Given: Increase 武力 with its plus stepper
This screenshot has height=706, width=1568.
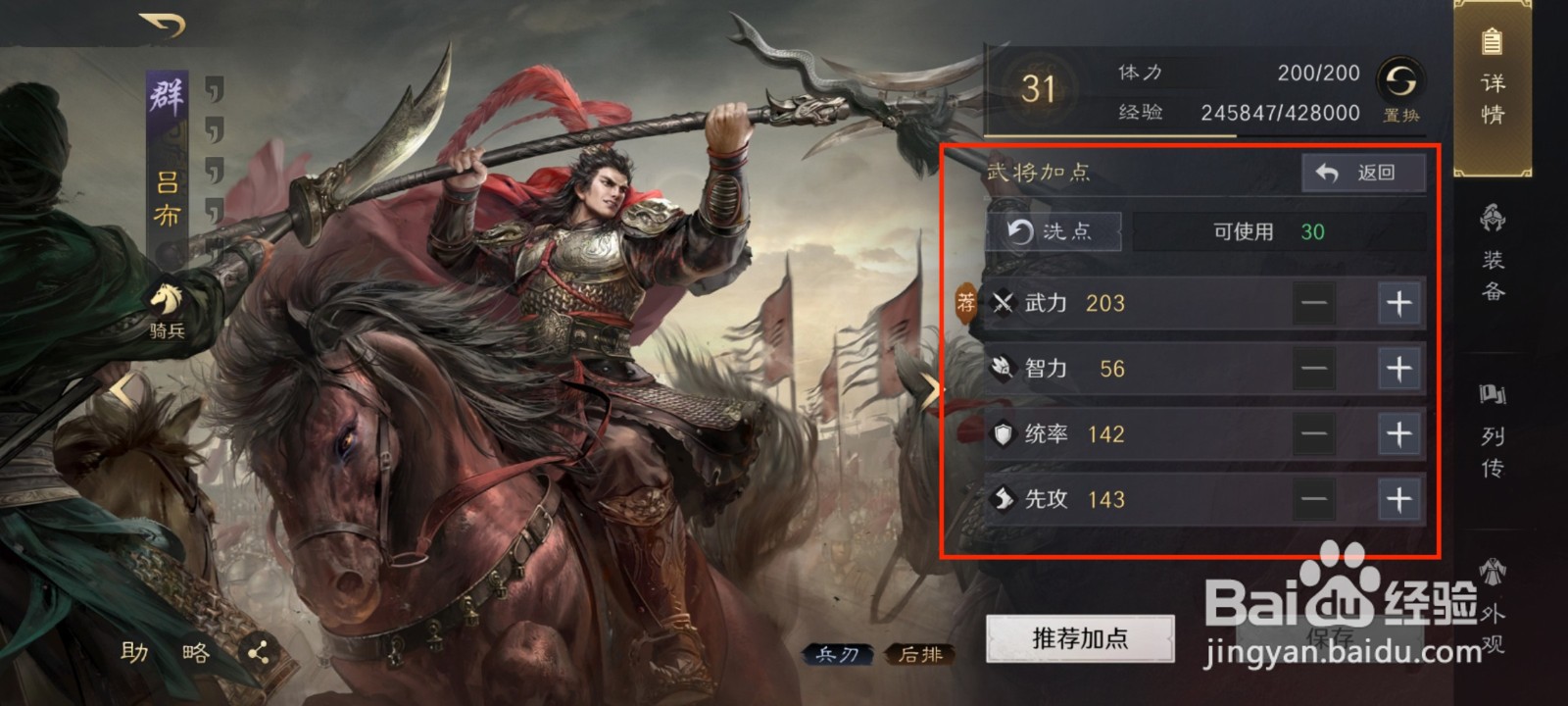Looking at the screenshot, I should (1401, 304).
